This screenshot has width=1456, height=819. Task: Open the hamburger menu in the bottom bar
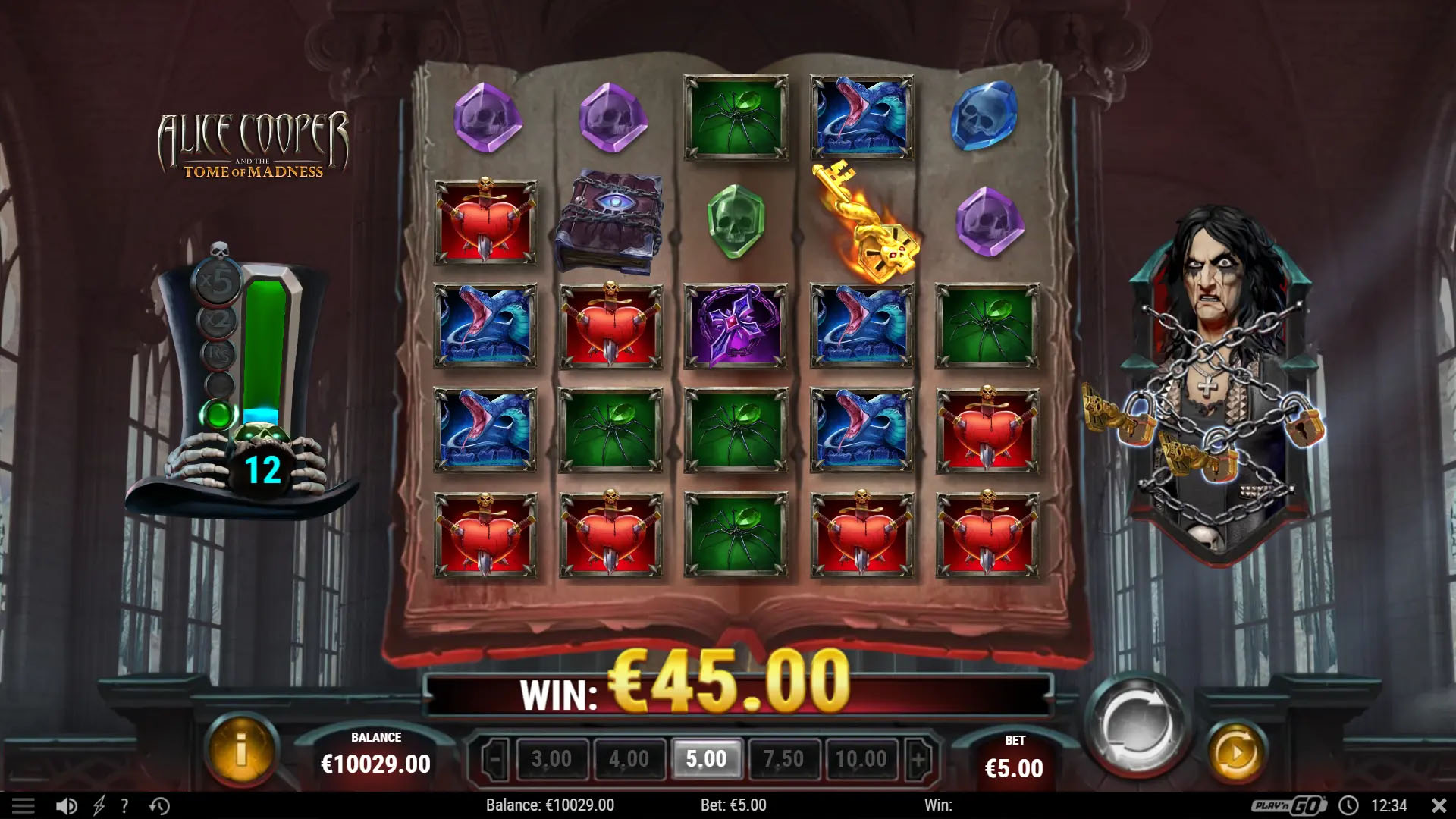[x=25, y=806]
